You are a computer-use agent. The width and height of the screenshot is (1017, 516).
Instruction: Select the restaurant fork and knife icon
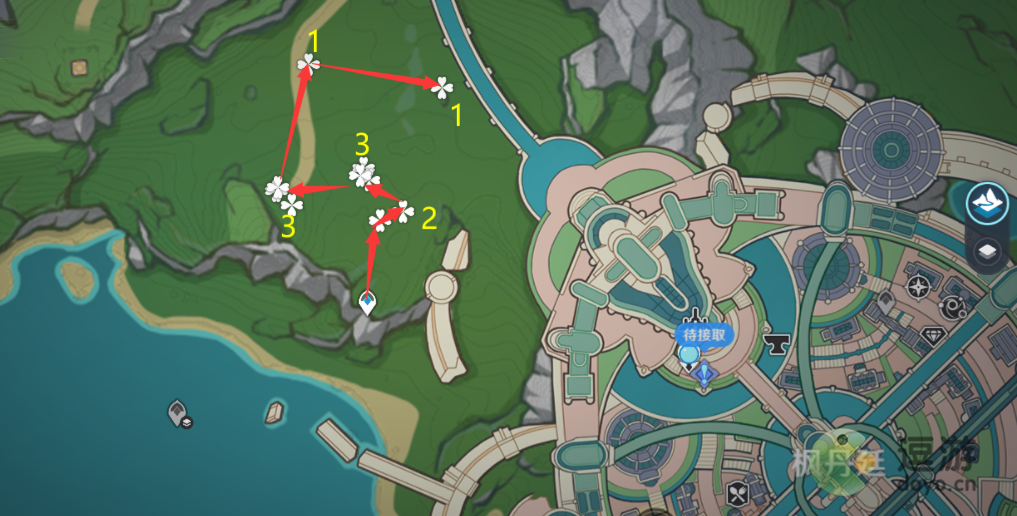(739, 493)
